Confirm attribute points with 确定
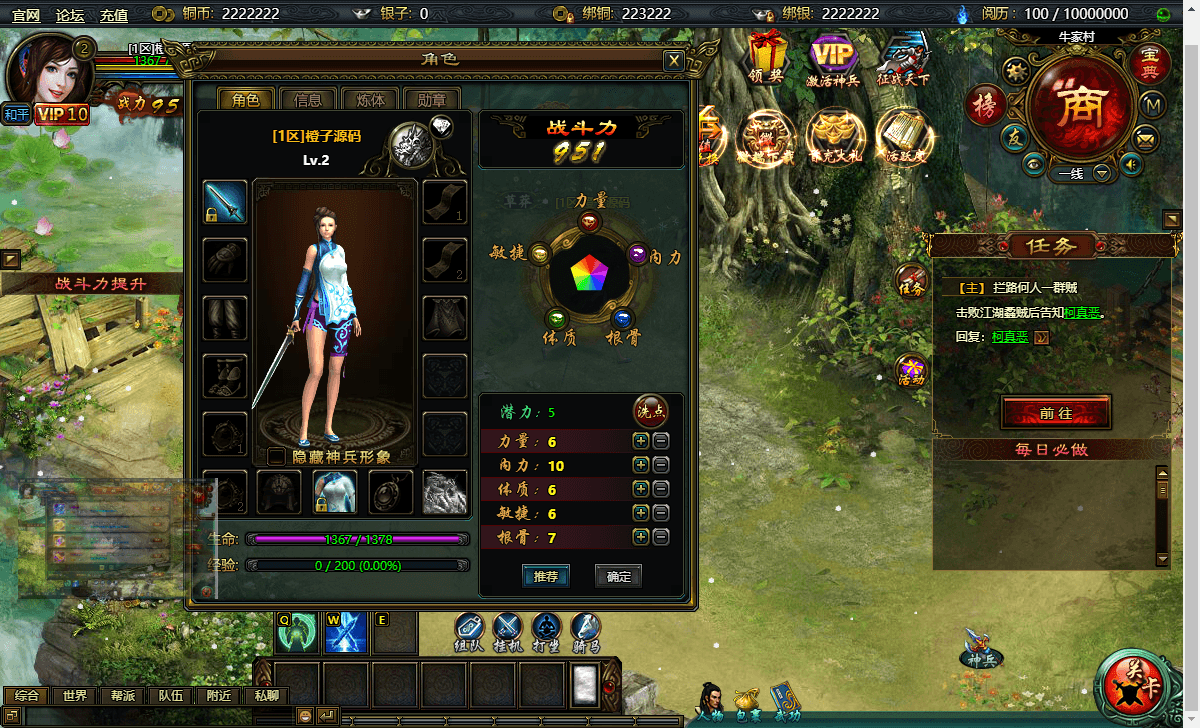Viewport: 1200px width, 728px height. click(x=618, y=576)
